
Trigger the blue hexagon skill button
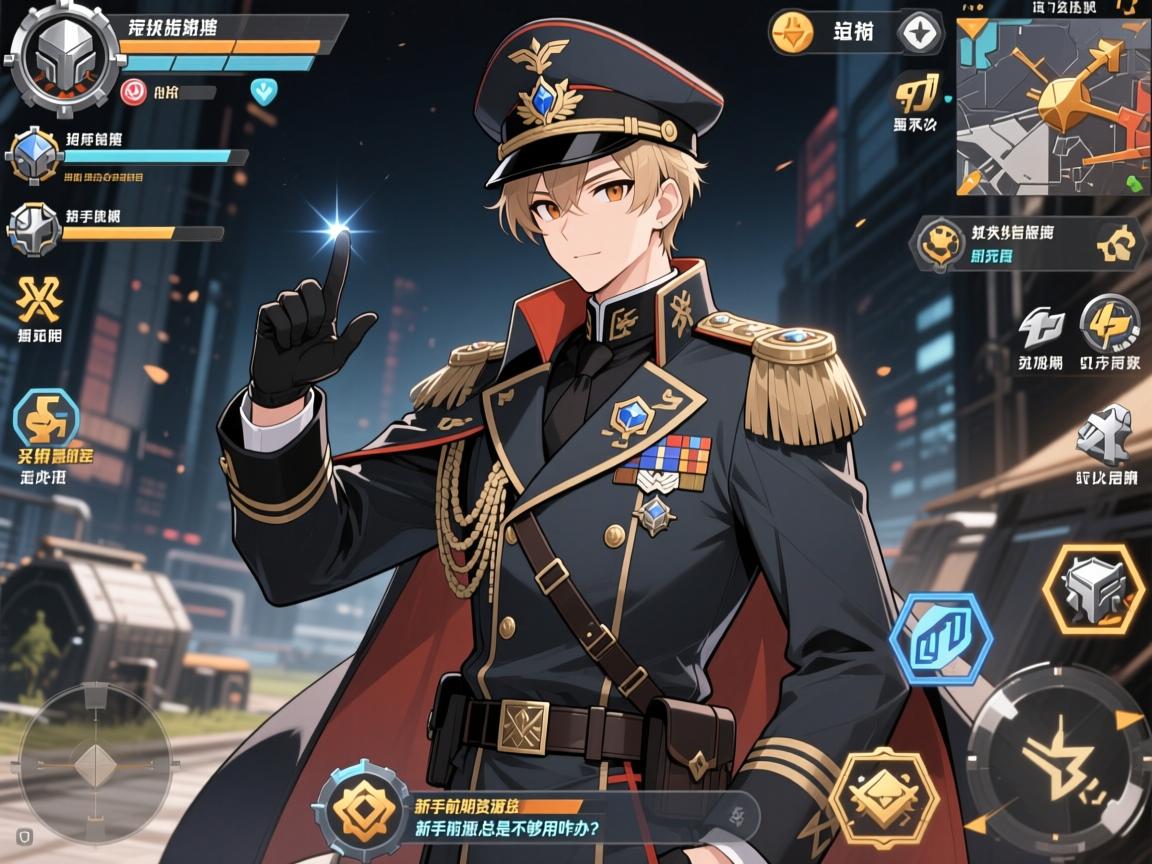[940, 639]
